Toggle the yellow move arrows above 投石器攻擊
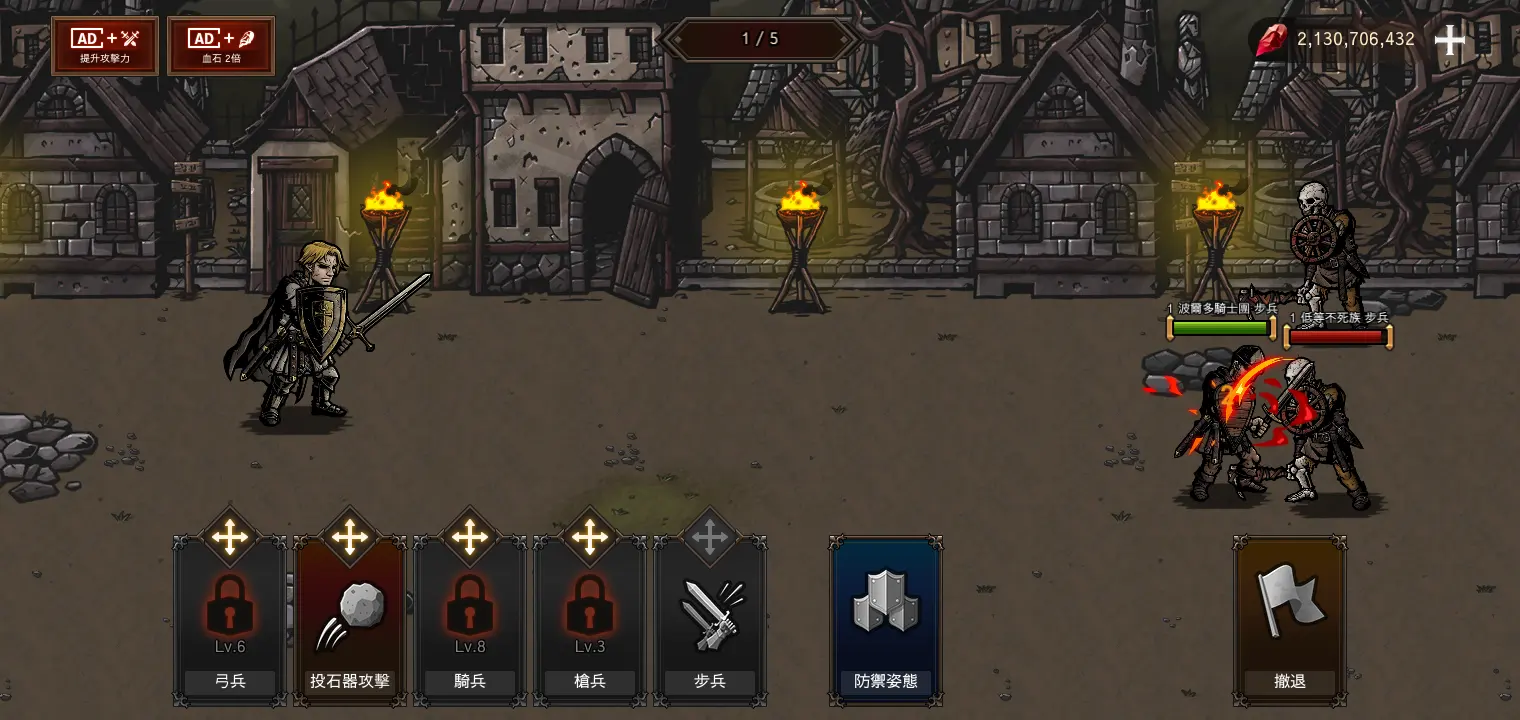Image resolution: width=1520 pixels, height=720 pixels. tap(349, 537)
